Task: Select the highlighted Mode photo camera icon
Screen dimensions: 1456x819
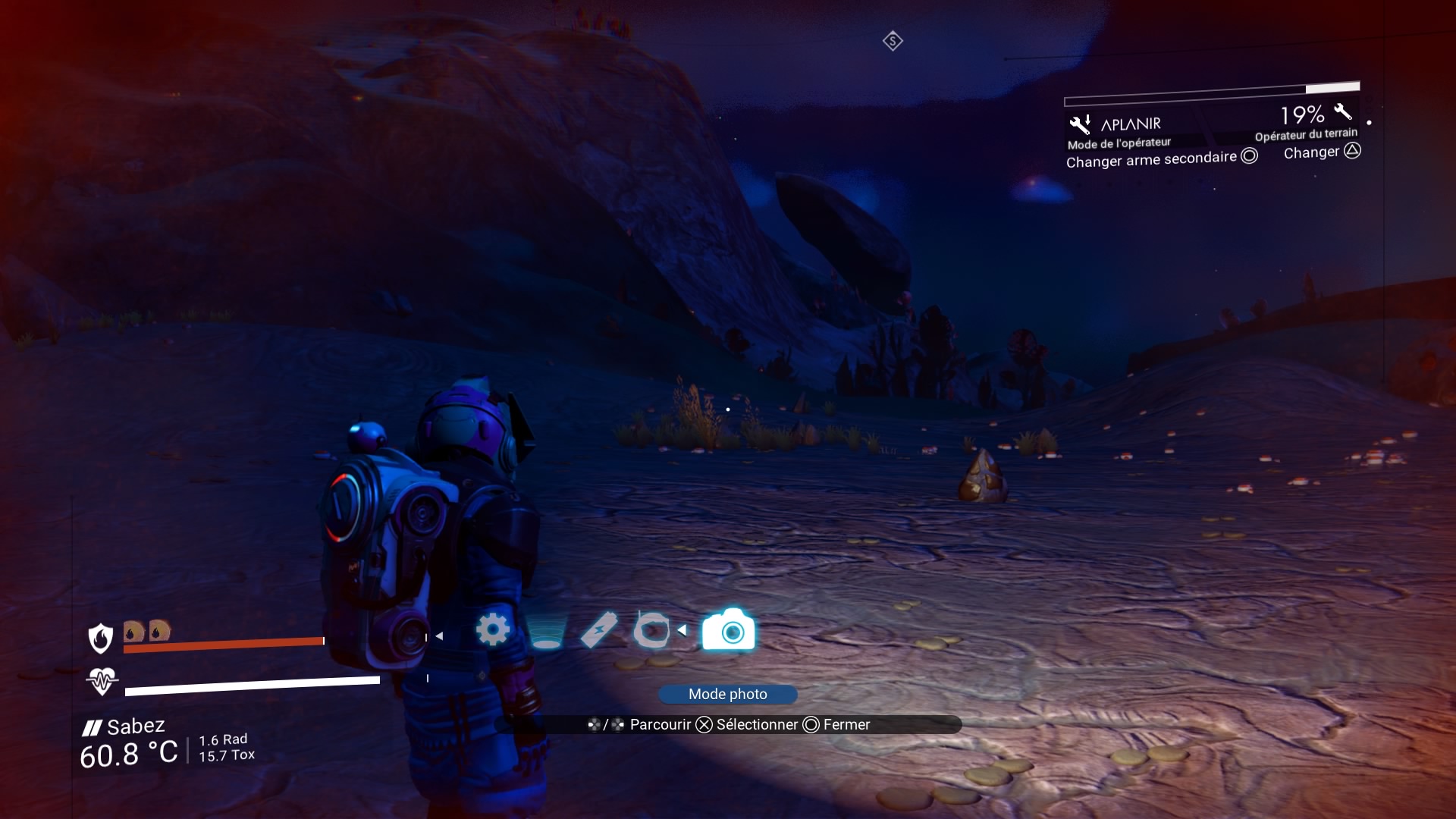Action: [728, 629]
